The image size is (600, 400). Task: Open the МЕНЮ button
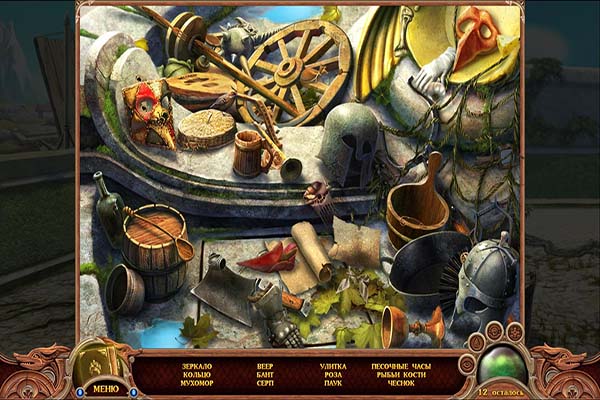click(104, 388)
